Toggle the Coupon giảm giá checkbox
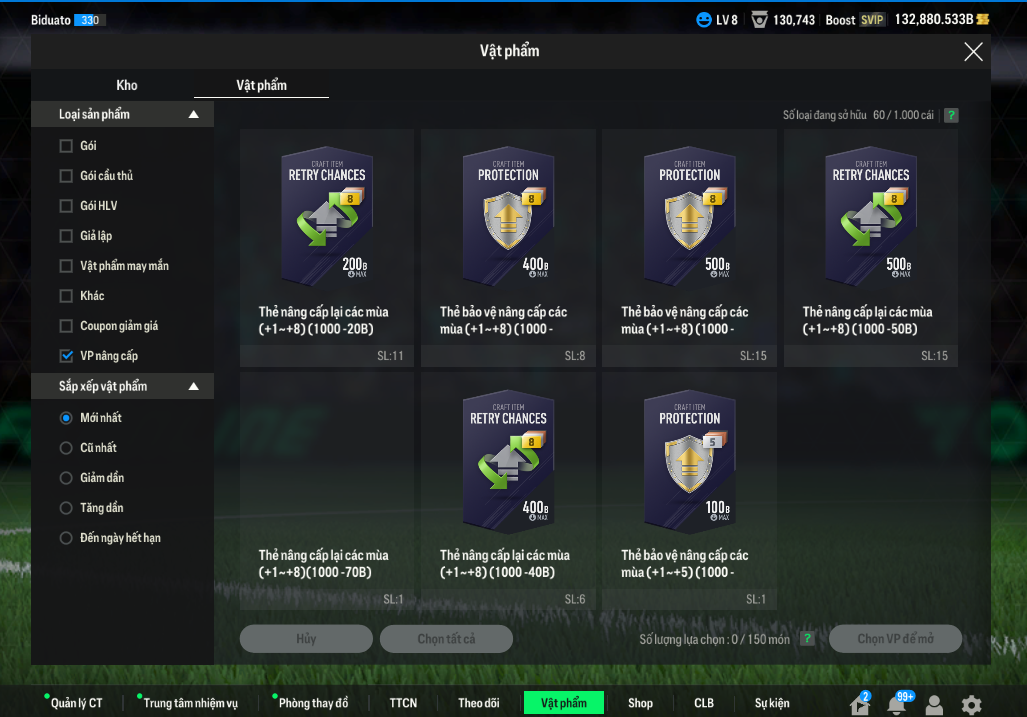The width and height of the screenshot is (1027, 717). 67,326
